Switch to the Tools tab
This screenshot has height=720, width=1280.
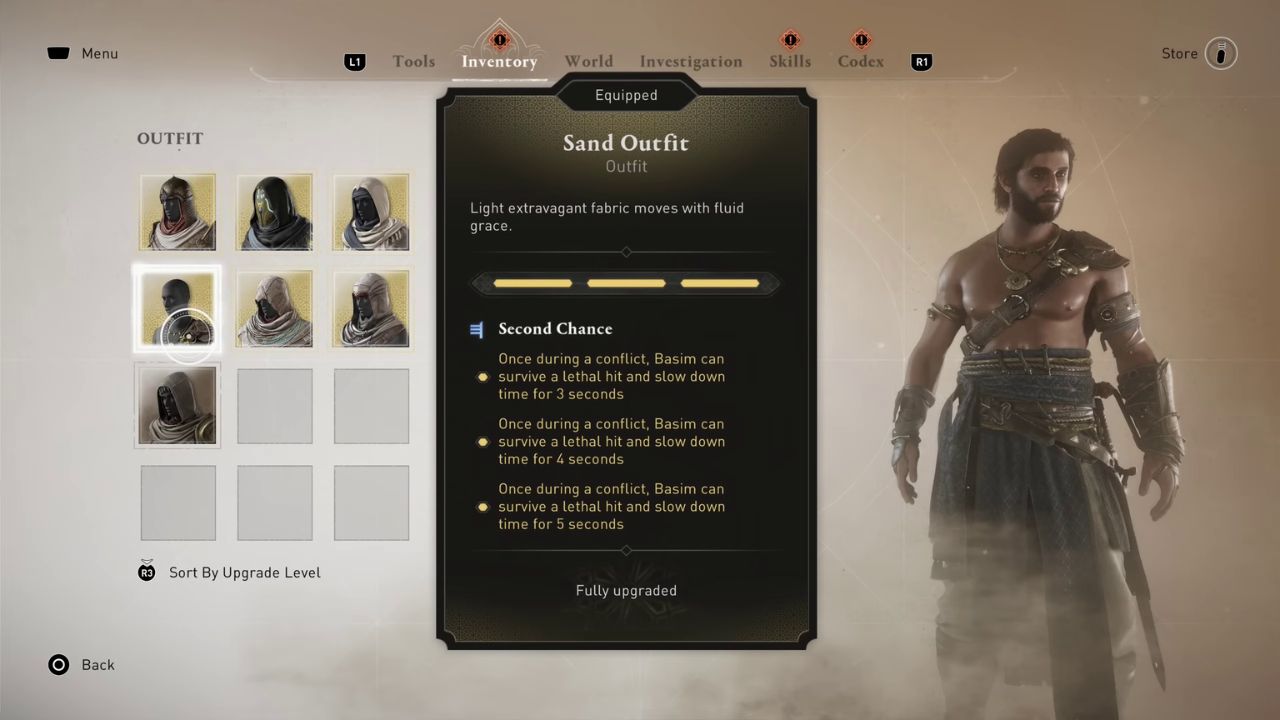coord(413,62)
